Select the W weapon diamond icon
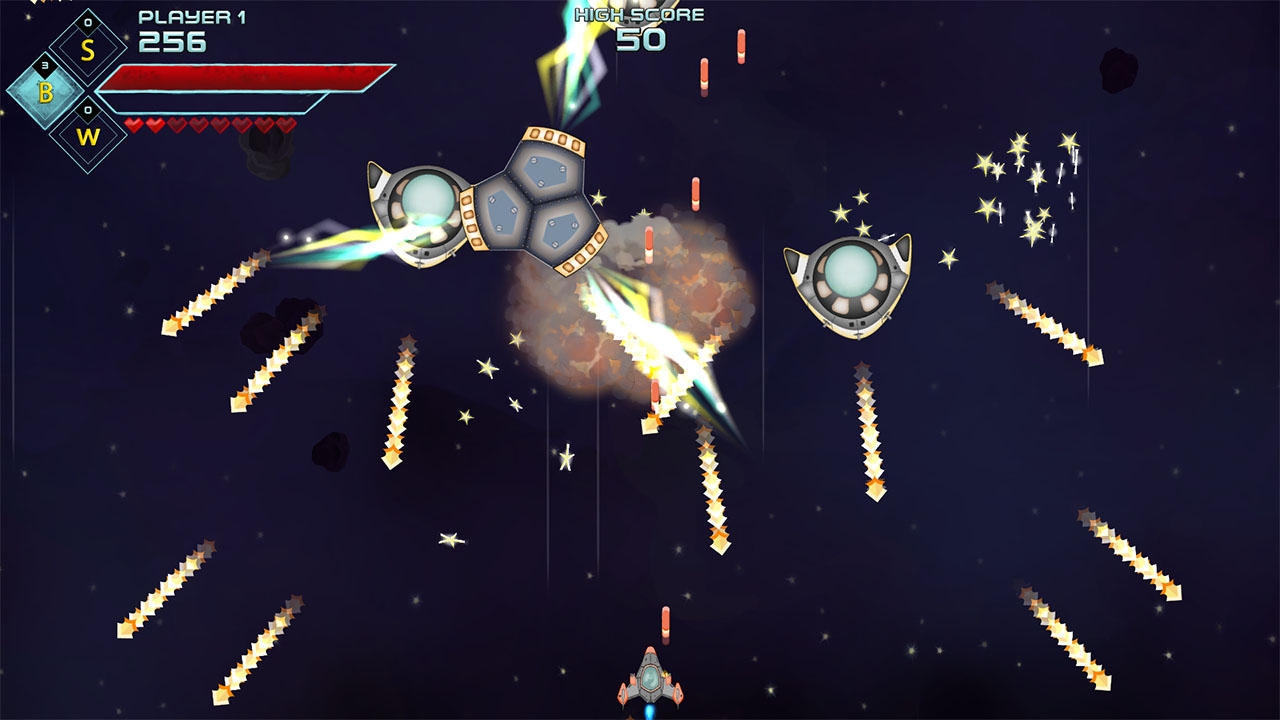The width and height of the screenshot is (1280, 720). coord(87,136)
